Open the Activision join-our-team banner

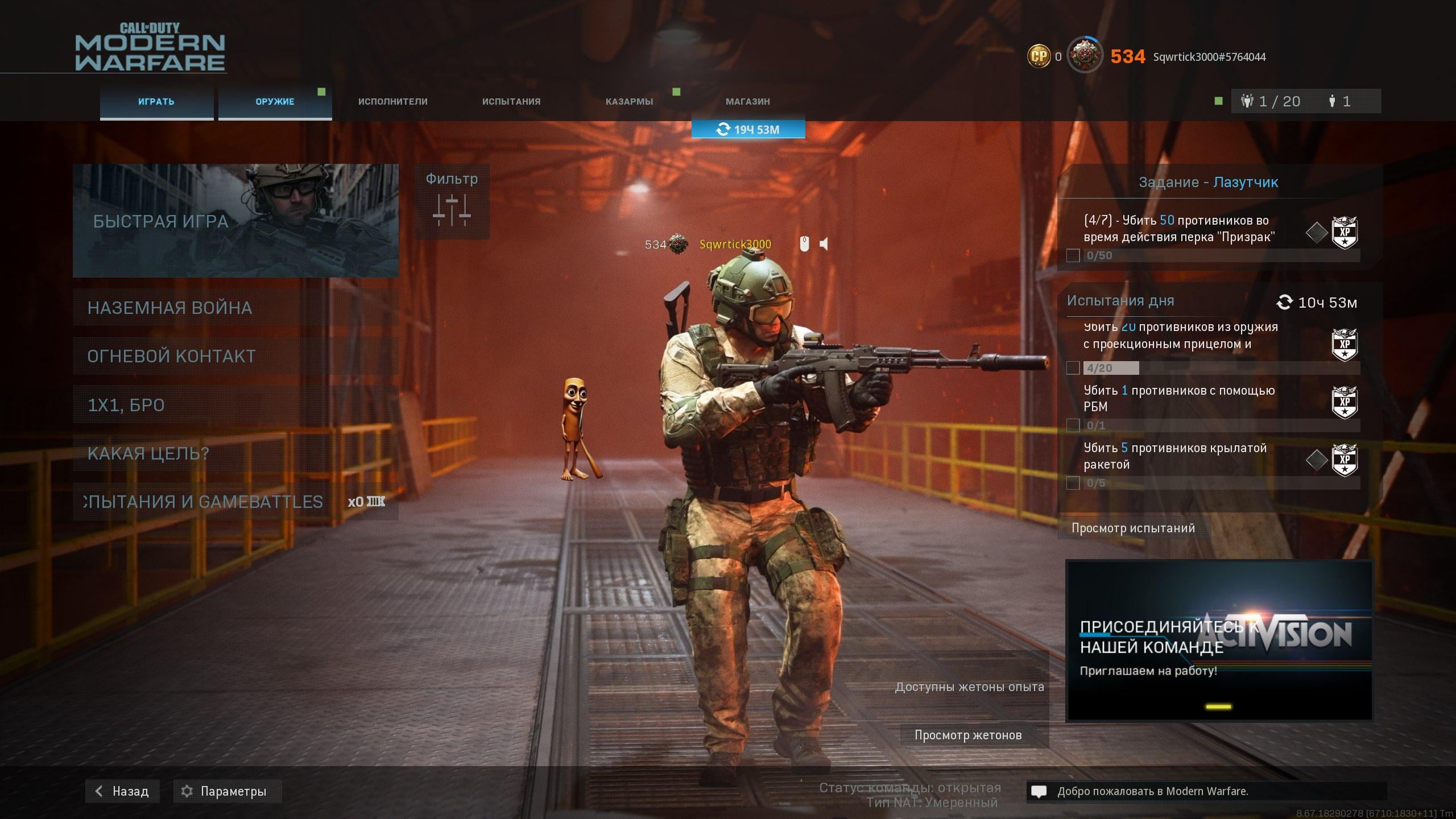pos(1219,640)
